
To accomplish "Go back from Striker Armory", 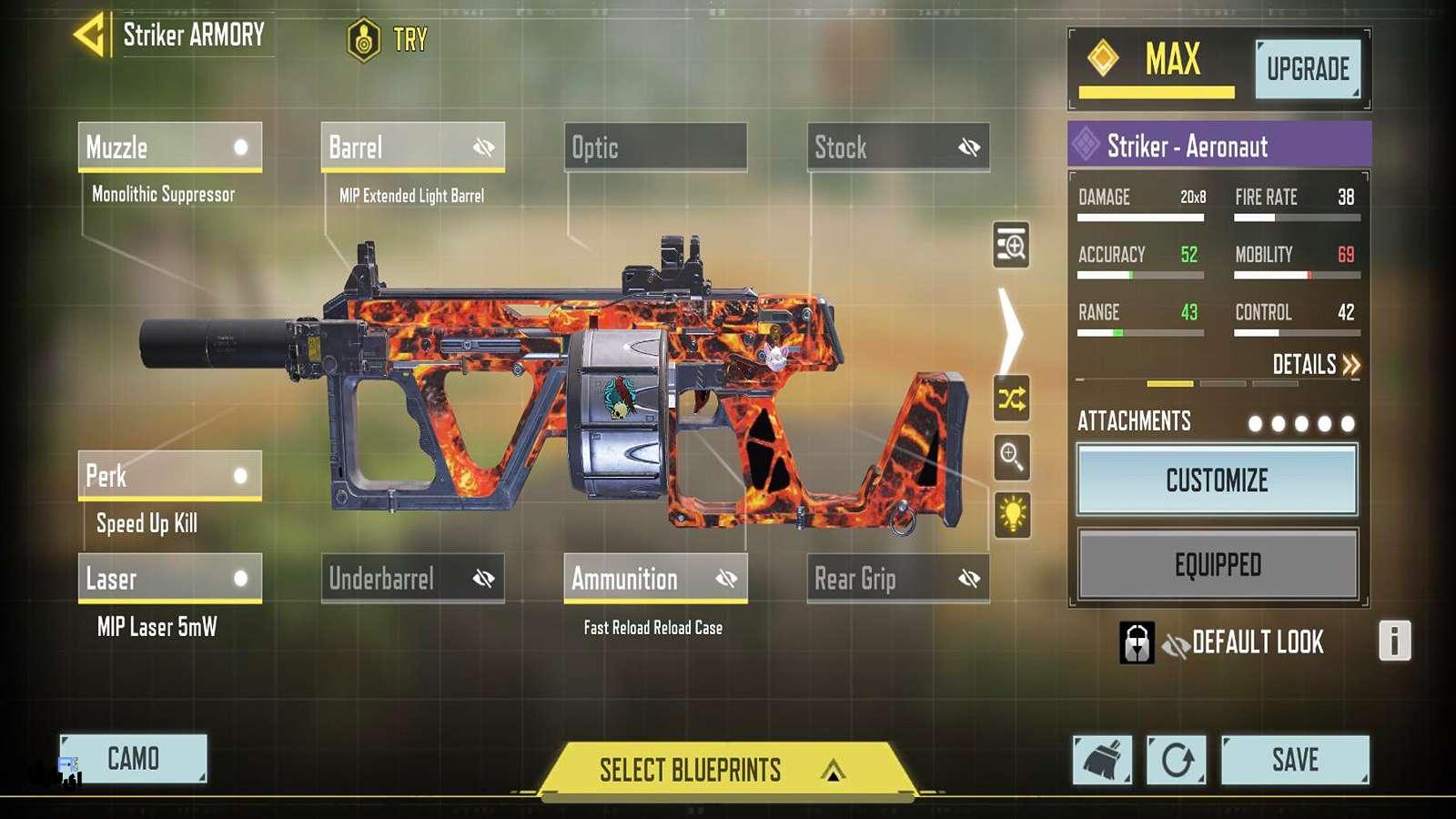I will tap(91, 35).
